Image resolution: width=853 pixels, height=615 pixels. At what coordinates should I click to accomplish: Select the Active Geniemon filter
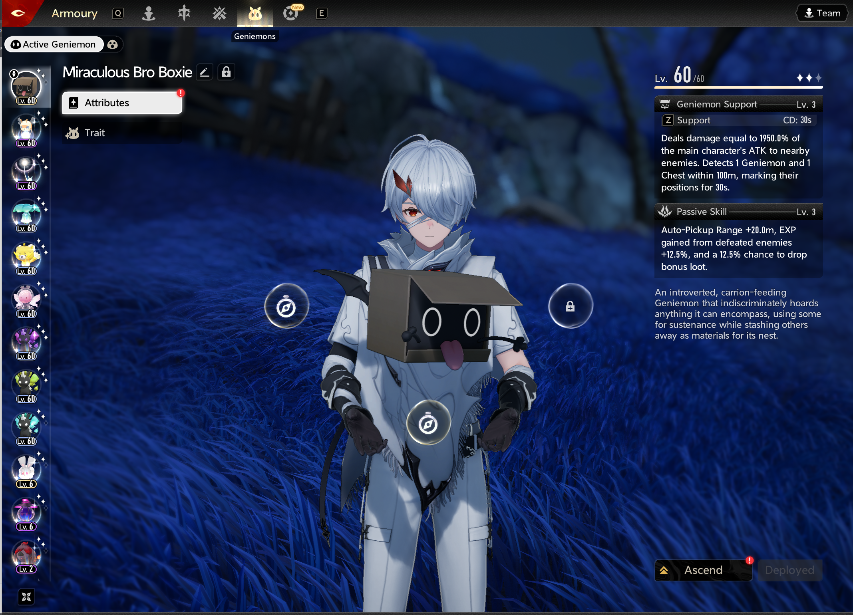[52, 44]
